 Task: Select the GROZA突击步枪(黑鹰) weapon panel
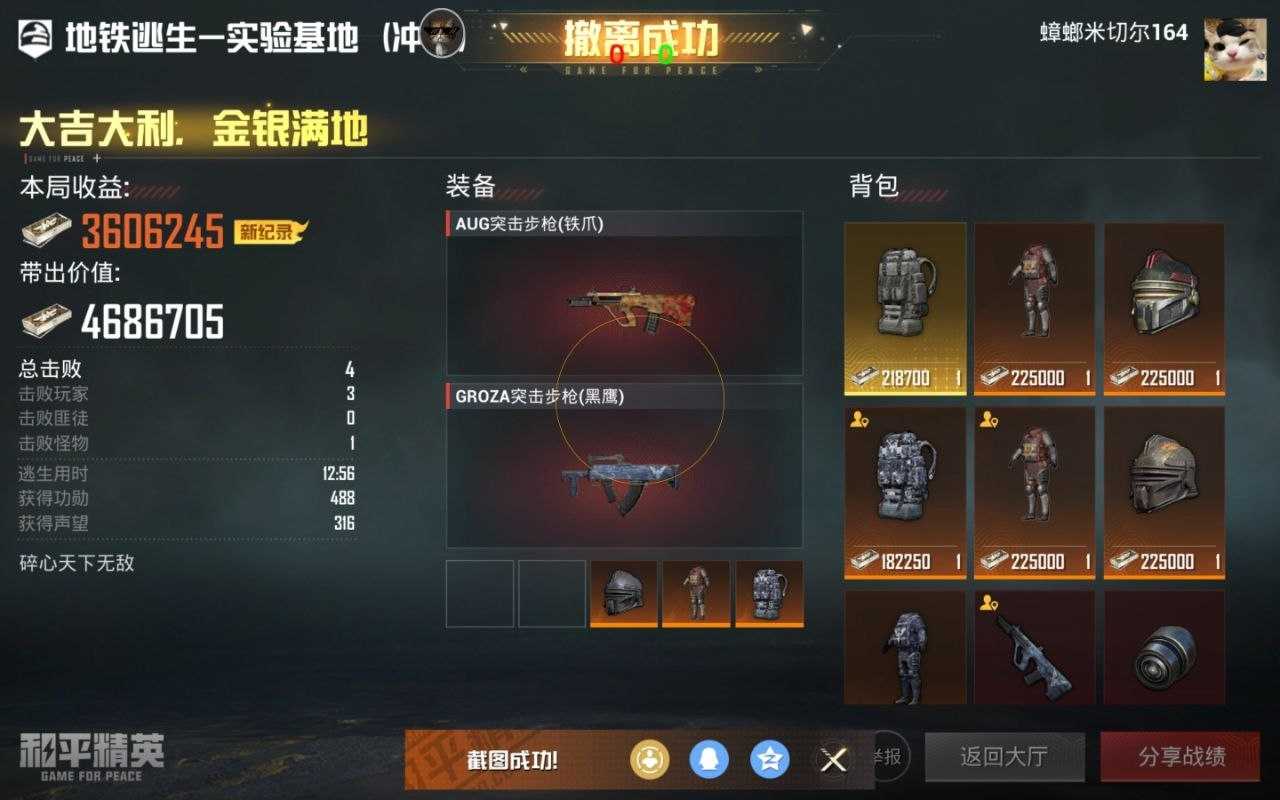tap(624, 466)
